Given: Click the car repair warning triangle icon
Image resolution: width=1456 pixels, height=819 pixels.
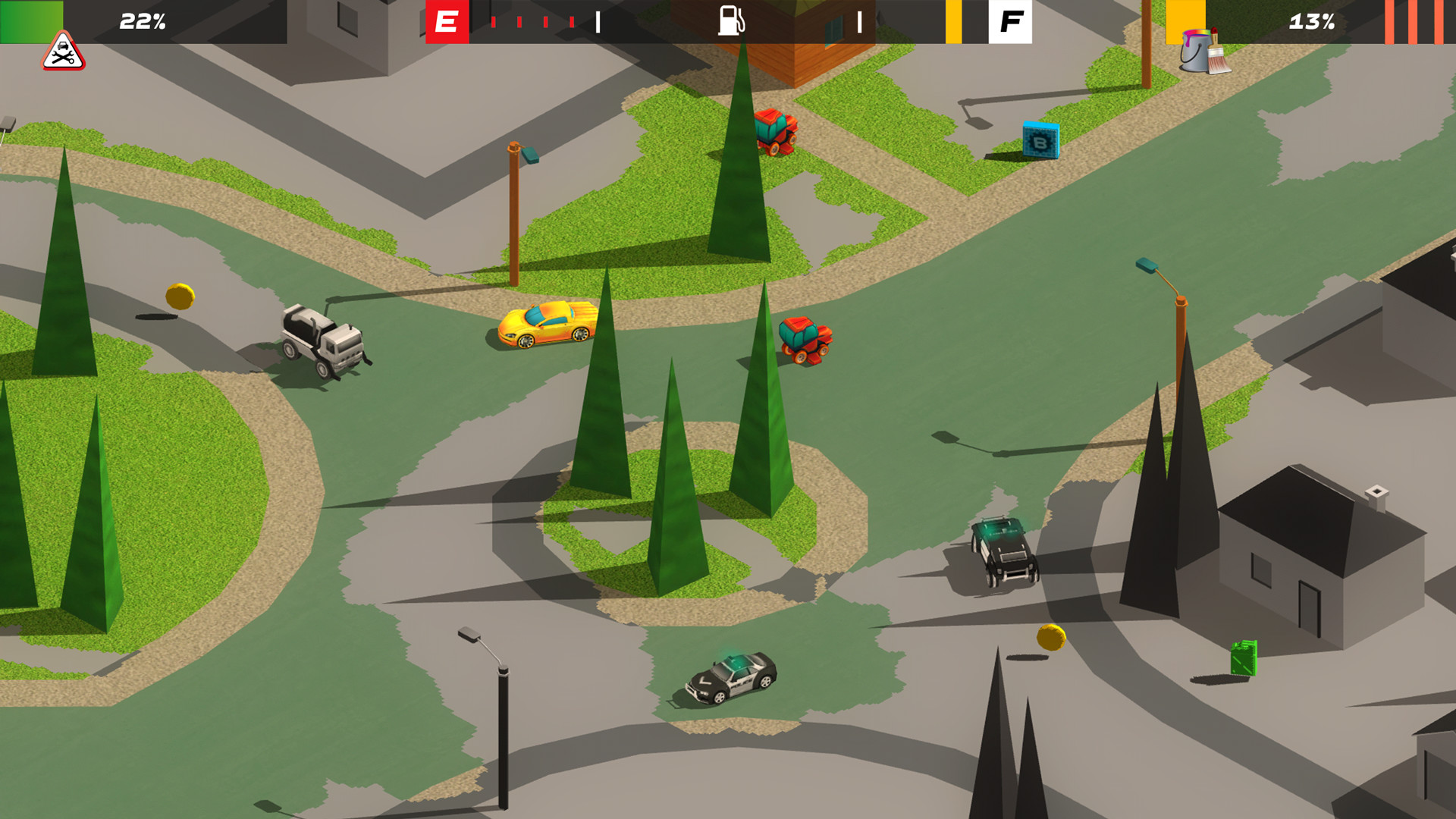Looking at the screenshot, I should (64, 52).
